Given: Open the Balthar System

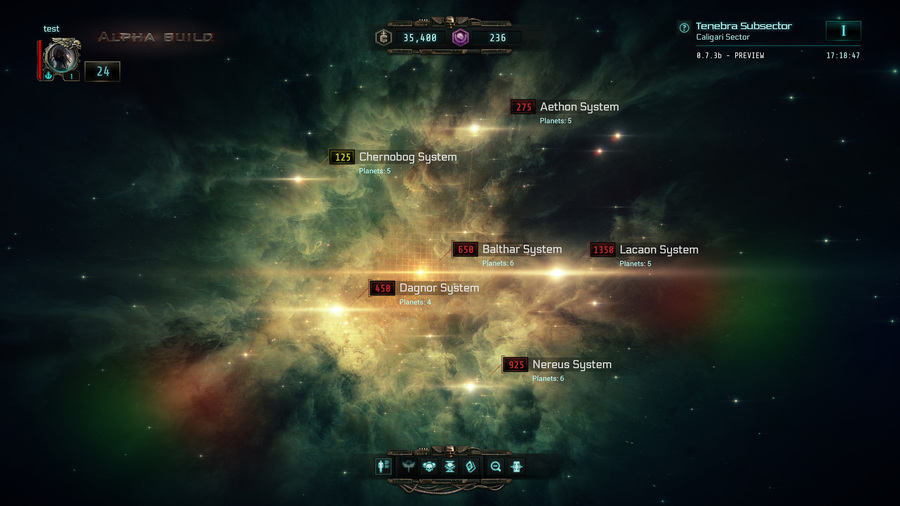Looking at the screenshot, I should pos(521,249).
